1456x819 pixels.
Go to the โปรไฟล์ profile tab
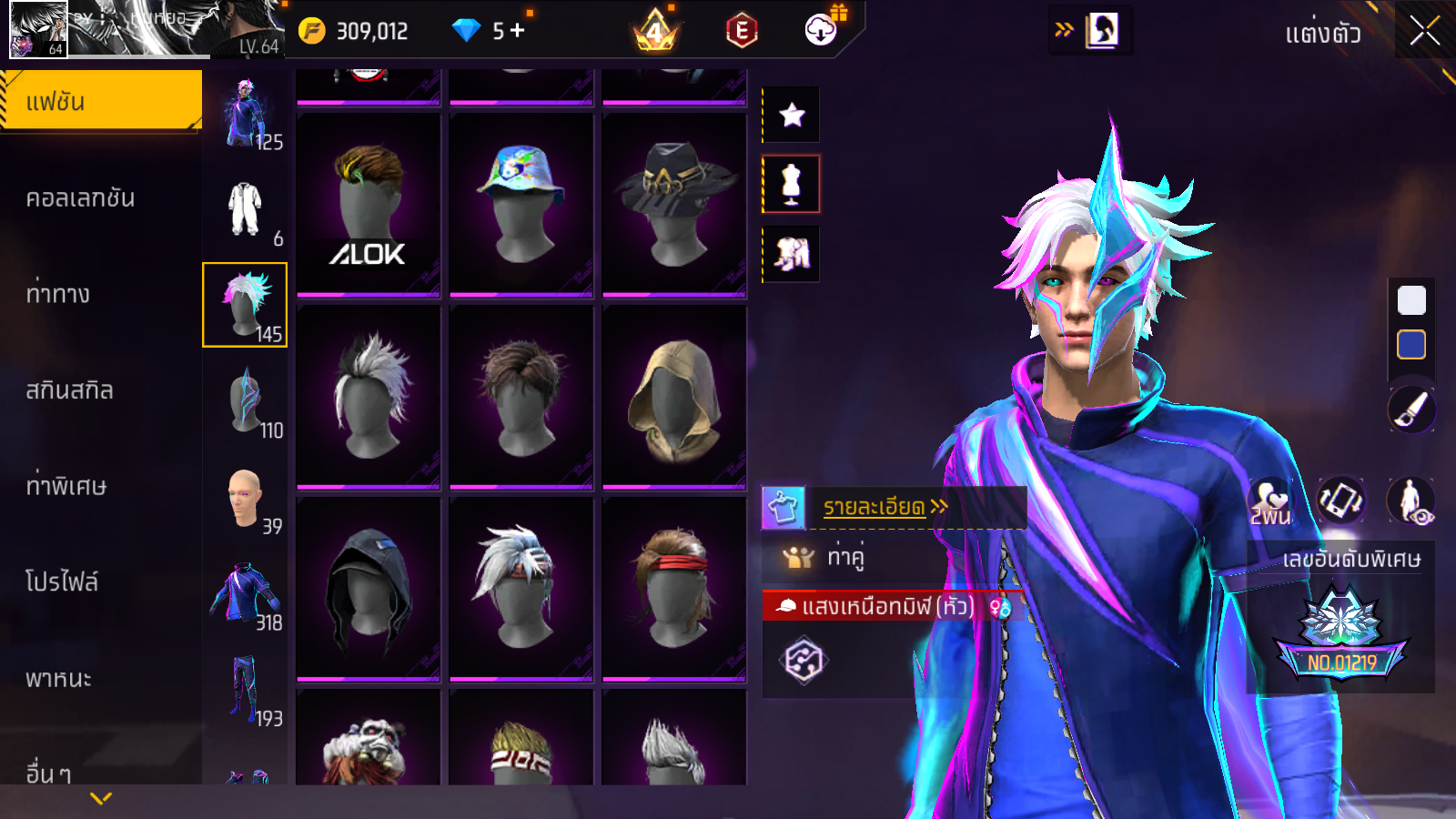coord(62,581)
